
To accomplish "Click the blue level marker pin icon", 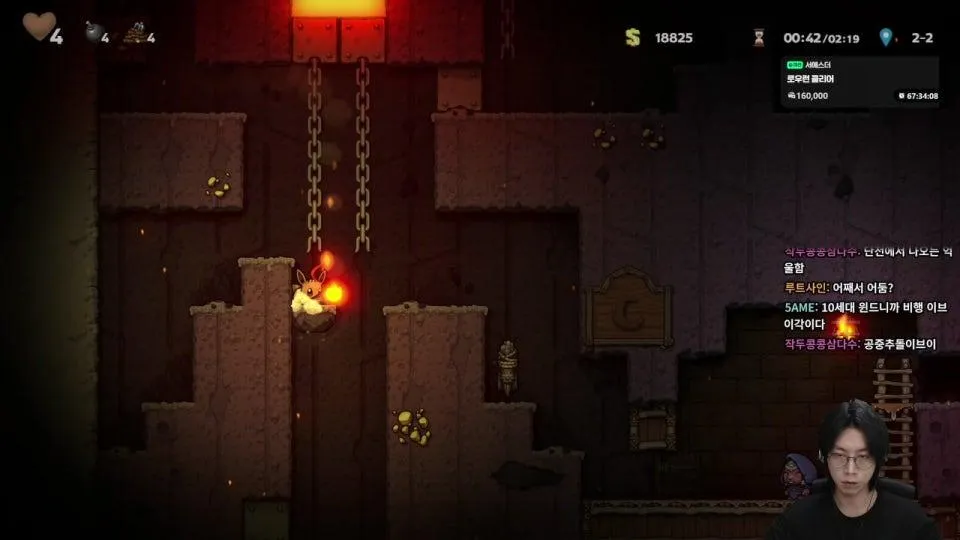I will tap(885, 37).
